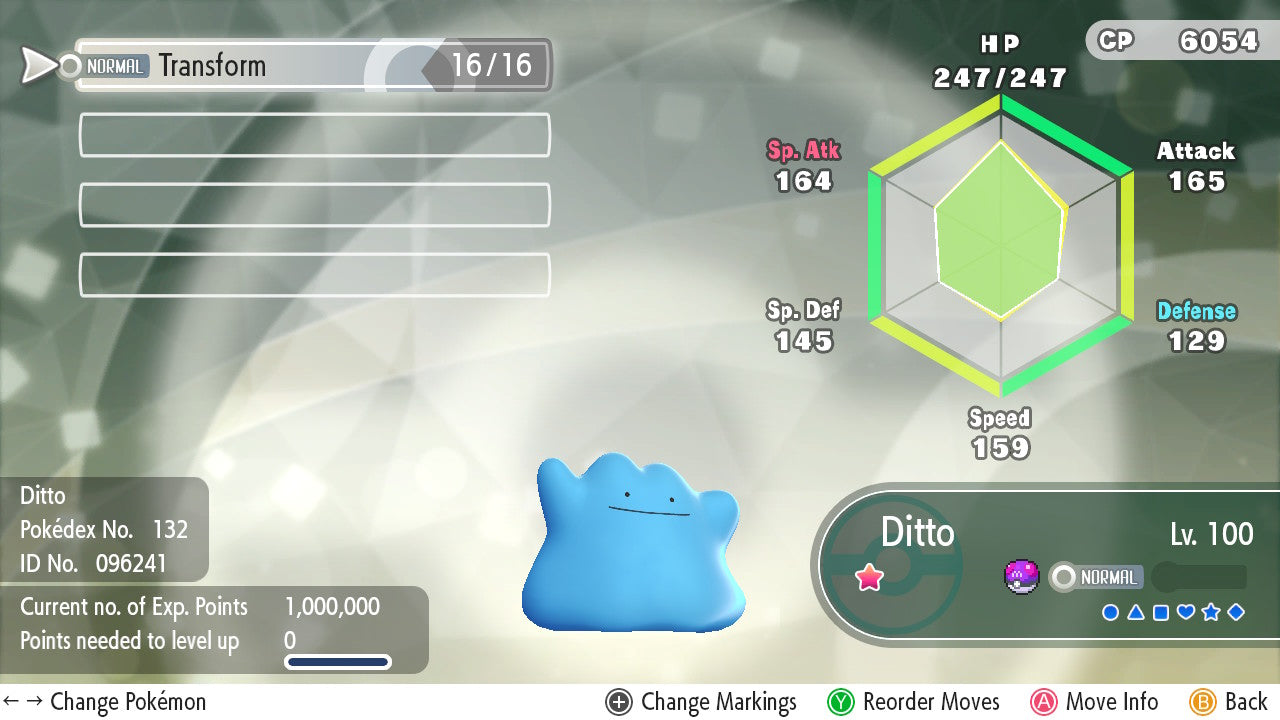Image resolution: width=1280 pixels, height=720 pixels.
Task: Toggle the blue star marking
Action: coord(1211,612)
